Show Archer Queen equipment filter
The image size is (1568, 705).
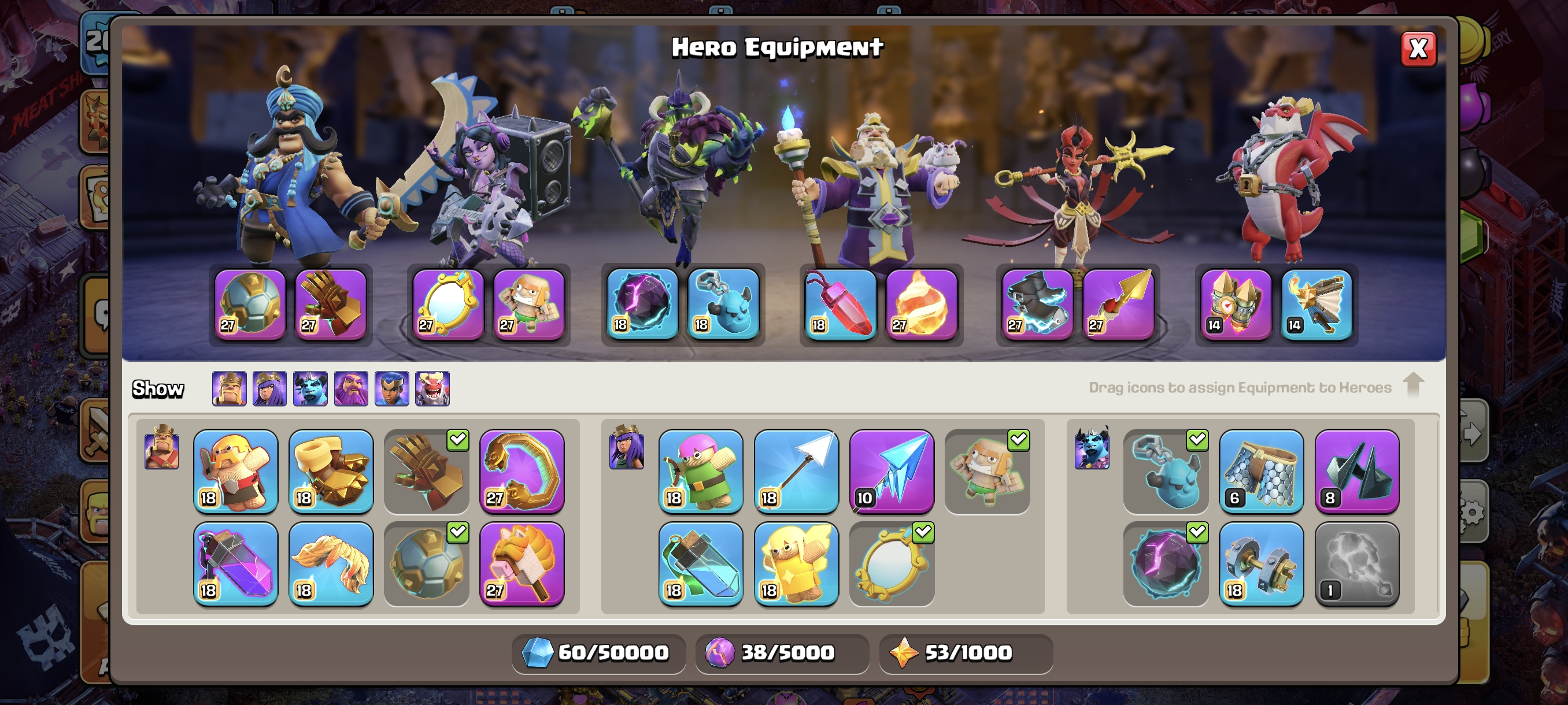pyautogui.click(x=269, y=388)
